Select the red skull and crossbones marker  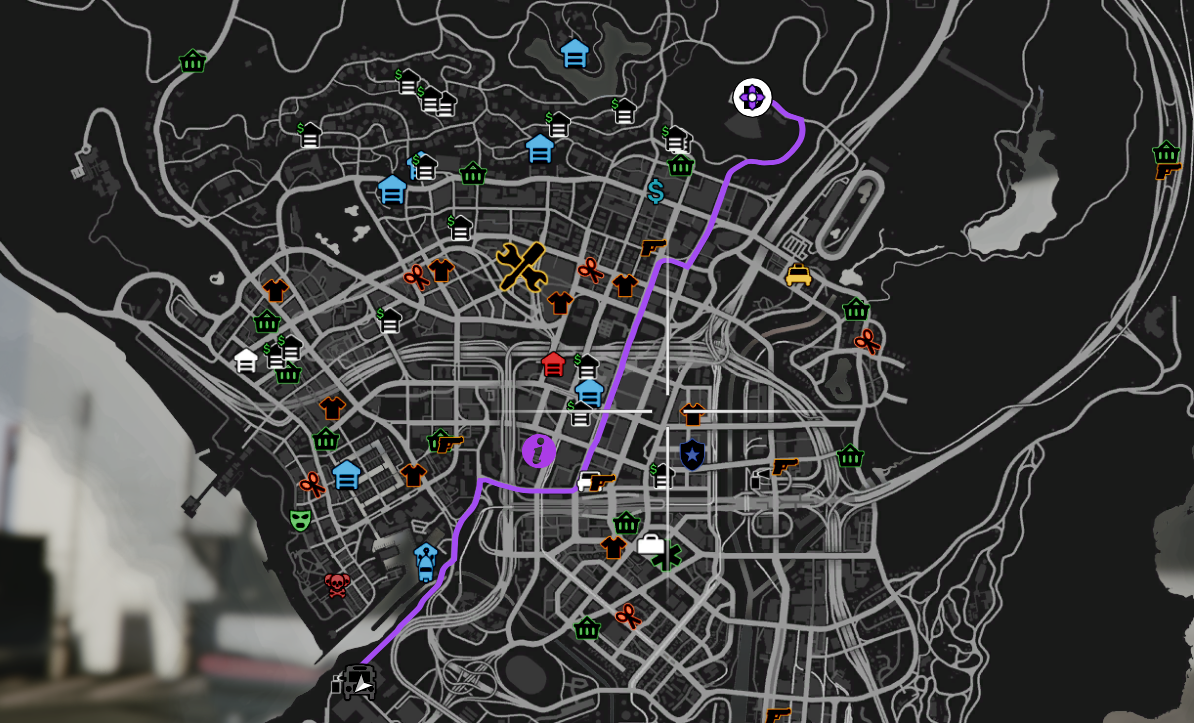[x=337, y=585]
